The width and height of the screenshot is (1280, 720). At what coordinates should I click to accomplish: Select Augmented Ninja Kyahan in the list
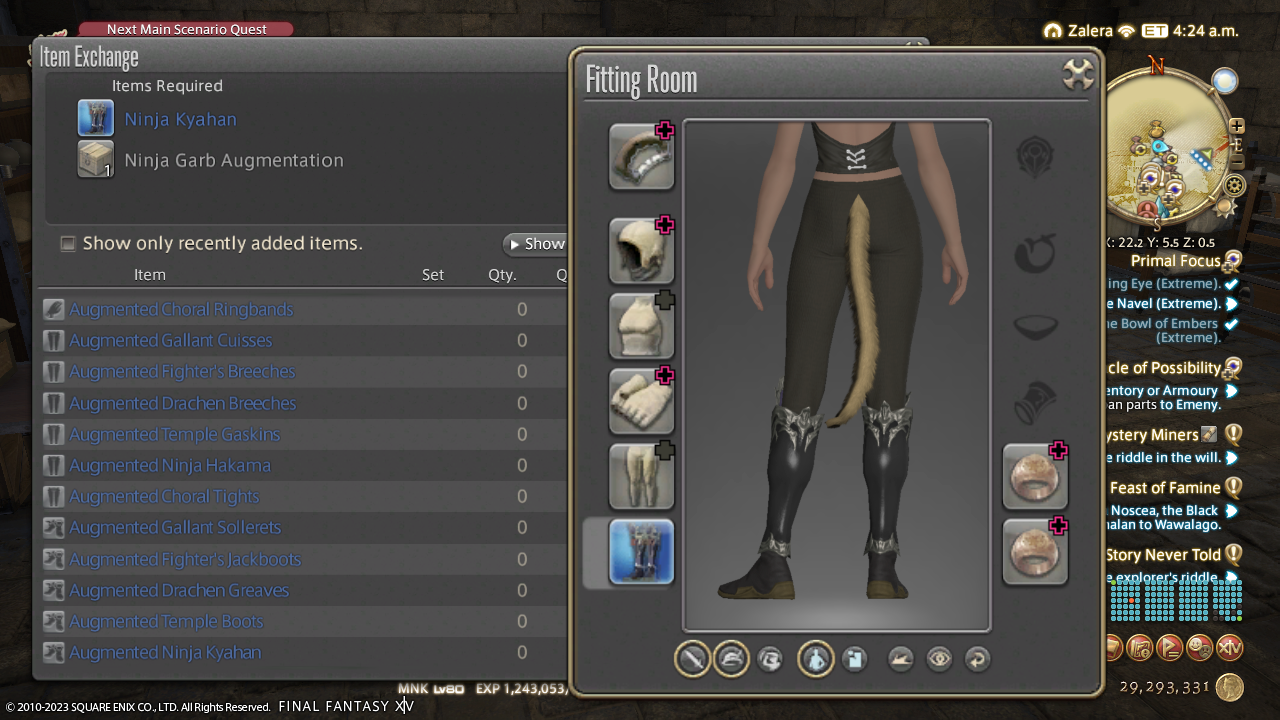click(165, 652)
